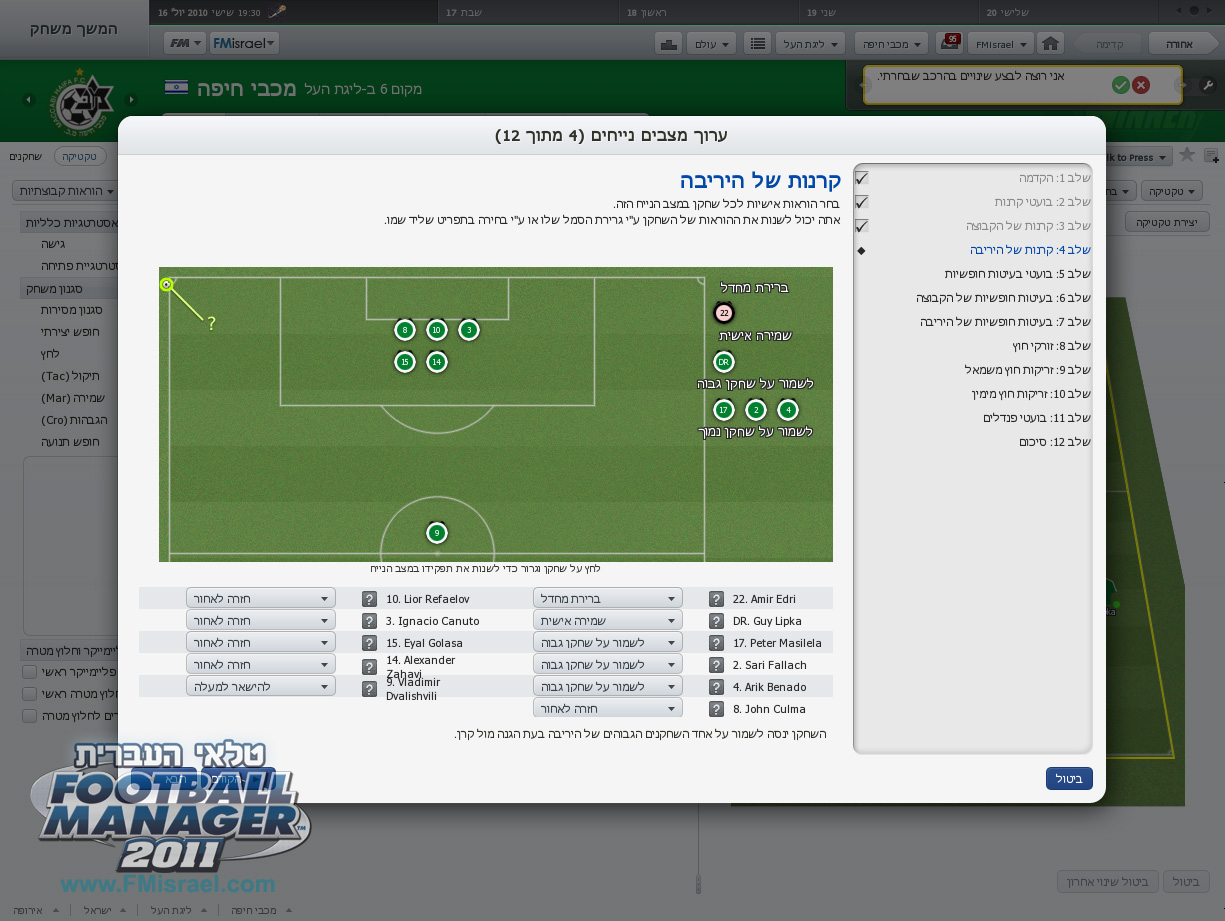Viewport: 1225px width, 921px height.
Task: Open Vladimir Dvalishvili's stay forward dropdown
Action: click(x=260, y=687)
